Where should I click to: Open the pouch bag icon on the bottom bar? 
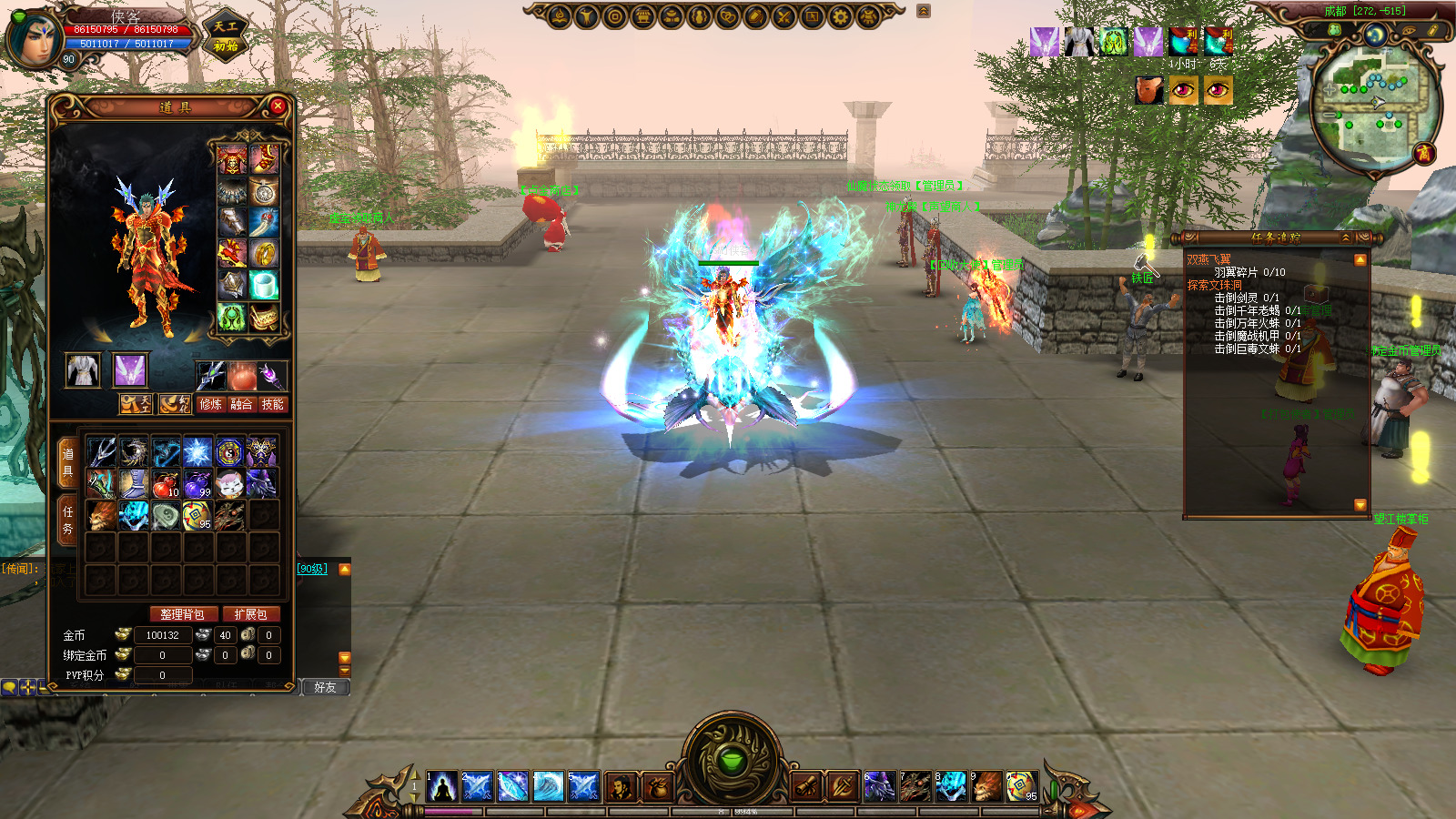[x=658, y=786]
